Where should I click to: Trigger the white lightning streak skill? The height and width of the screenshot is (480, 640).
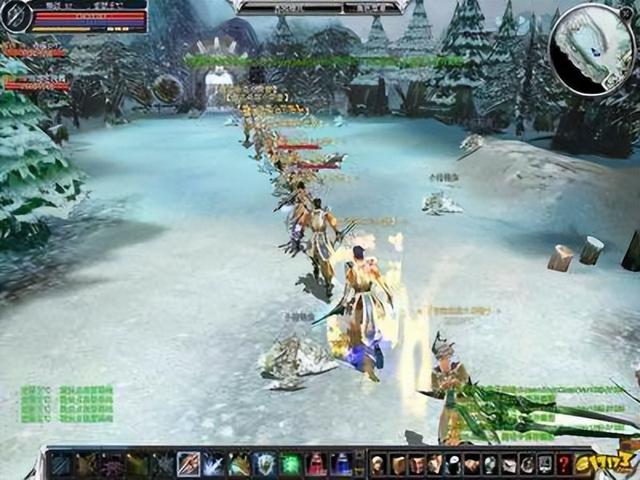coord(213,464)
